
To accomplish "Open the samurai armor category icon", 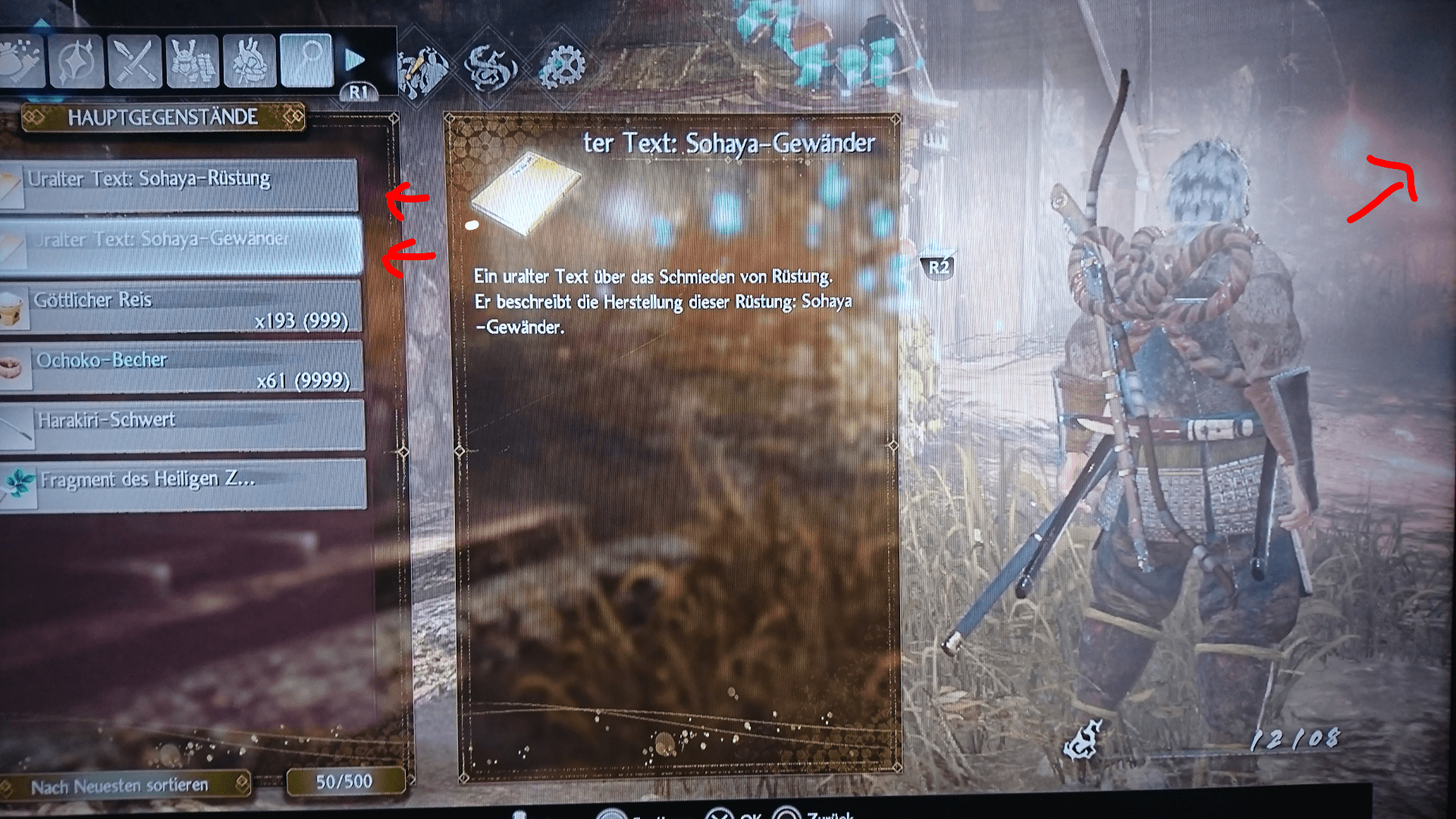I will (x=193, y=61).
